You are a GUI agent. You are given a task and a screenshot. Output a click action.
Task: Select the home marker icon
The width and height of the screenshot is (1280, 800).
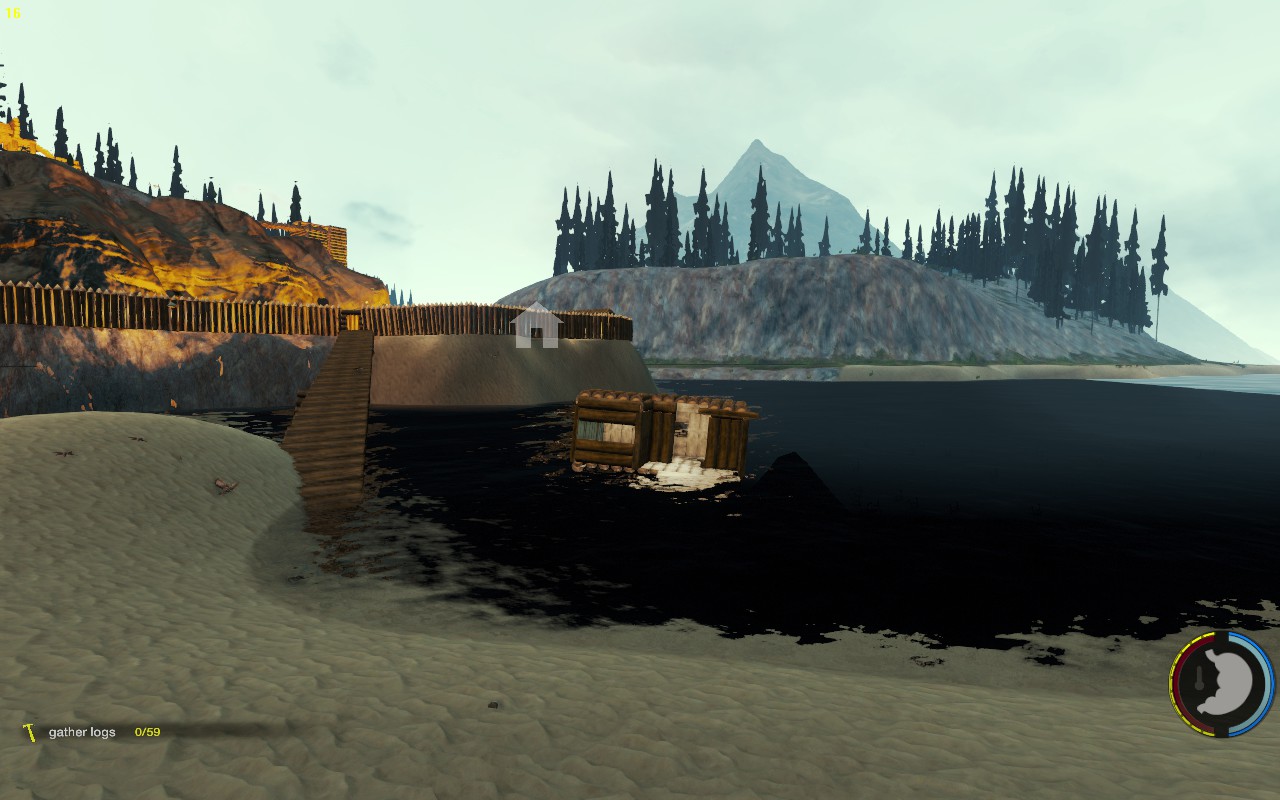(x=536, y=326)
